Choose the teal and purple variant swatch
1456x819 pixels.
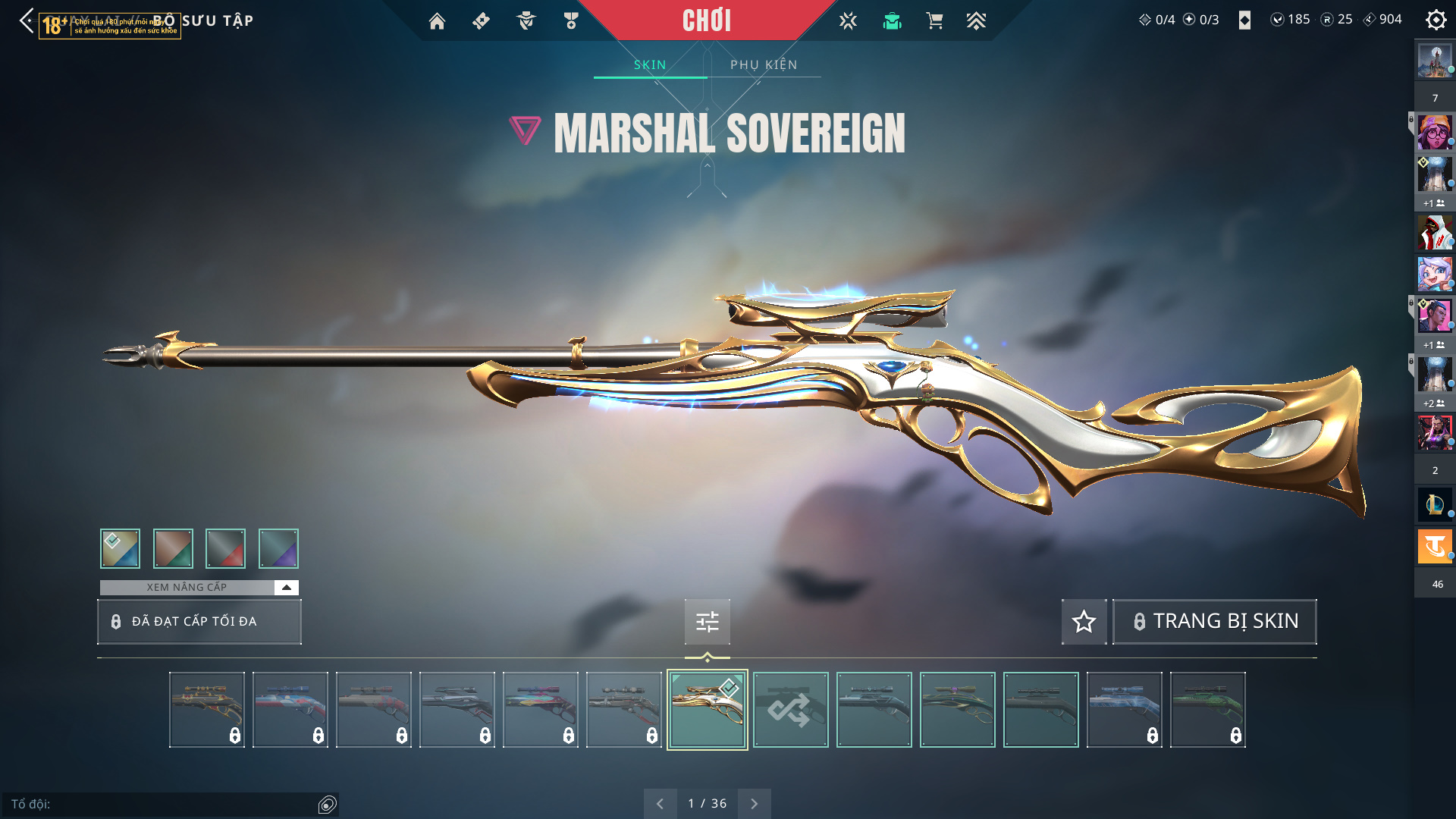pyautogui.click(x=278, y=548)
